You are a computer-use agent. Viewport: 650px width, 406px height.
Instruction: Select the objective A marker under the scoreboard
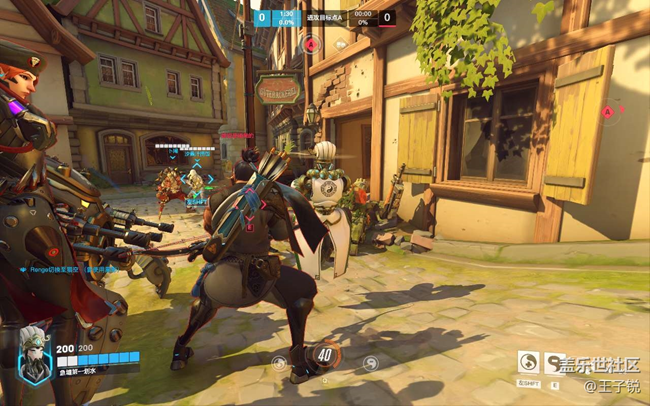311,44
